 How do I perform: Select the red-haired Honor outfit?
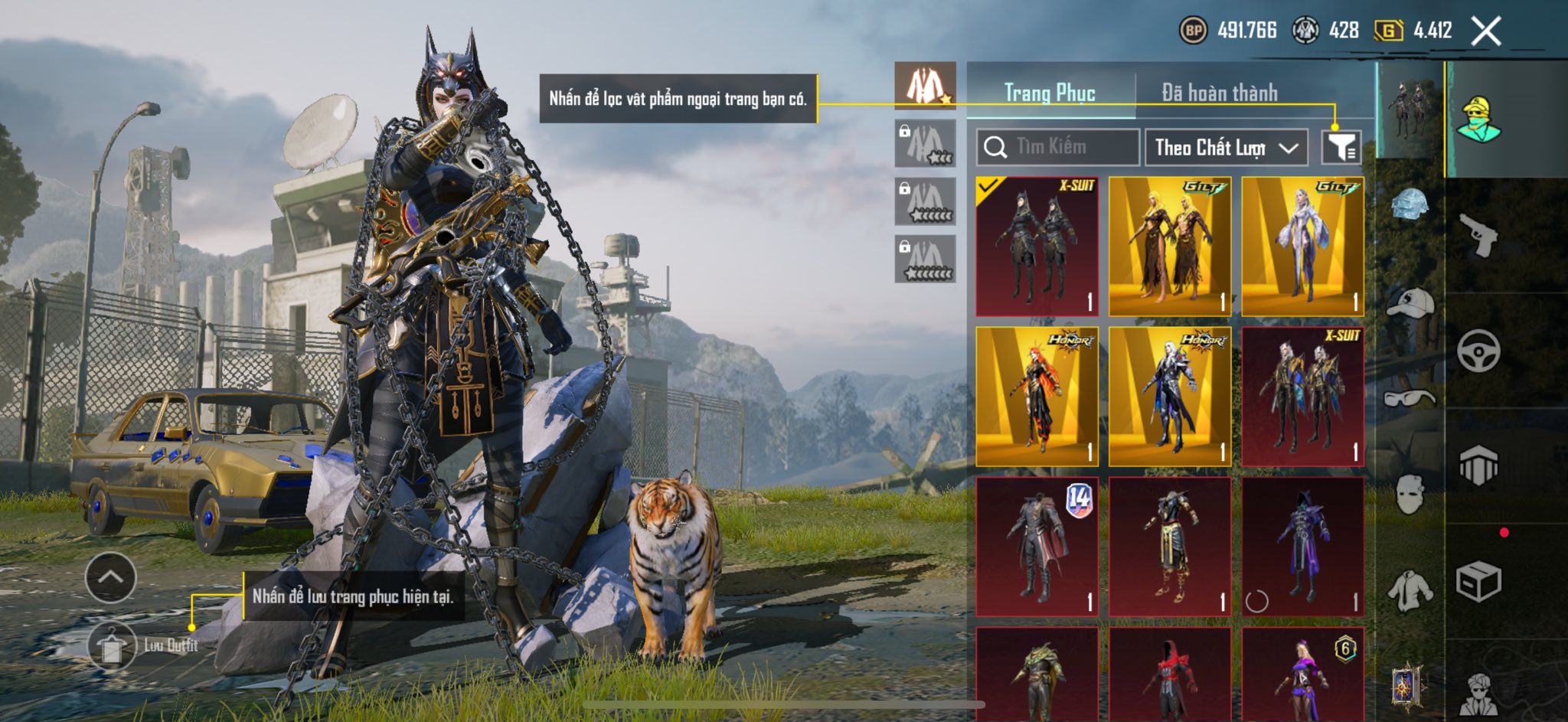(1037, 397)
